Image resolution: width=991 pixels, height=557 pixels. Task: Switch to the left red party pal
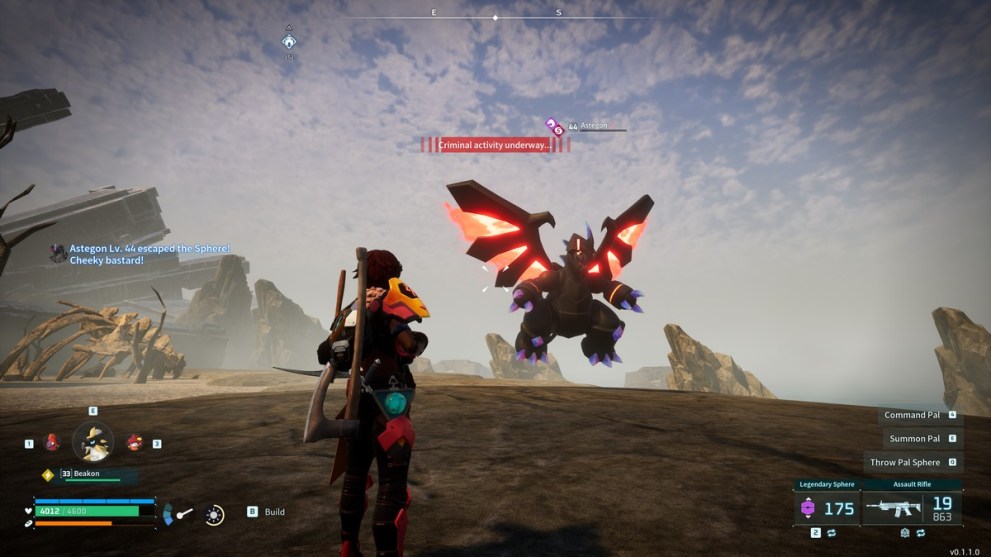pyautogui.click(x=52, y=442)
